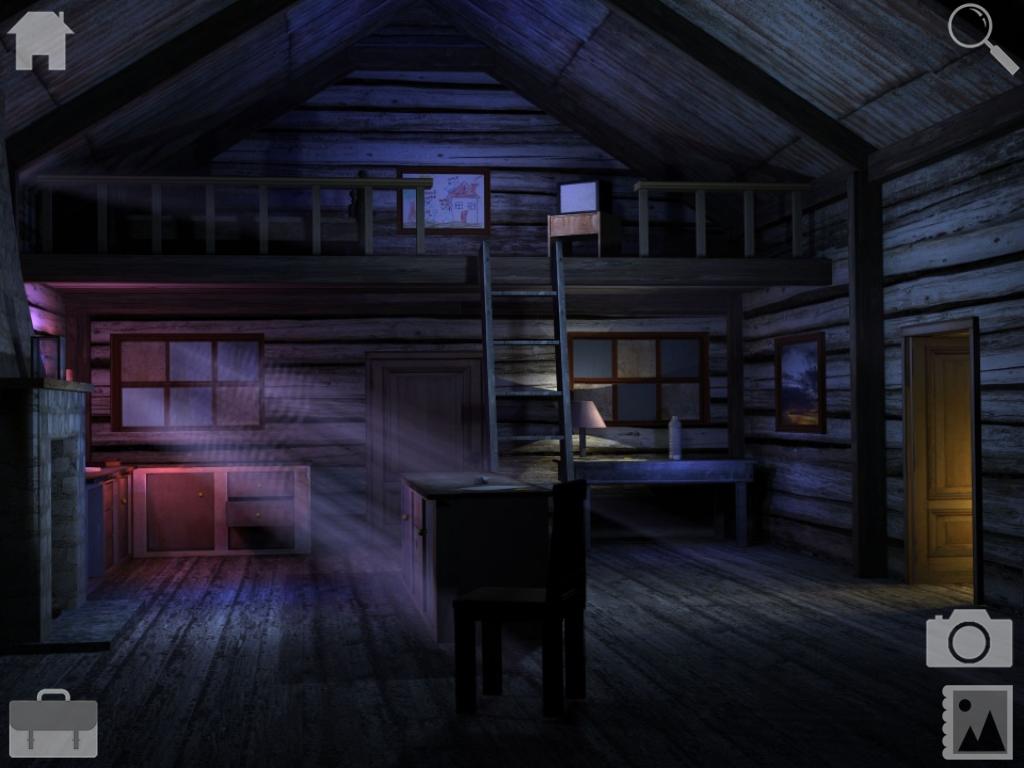
Task: Open the photo gallery album
Action: [977, 722]
